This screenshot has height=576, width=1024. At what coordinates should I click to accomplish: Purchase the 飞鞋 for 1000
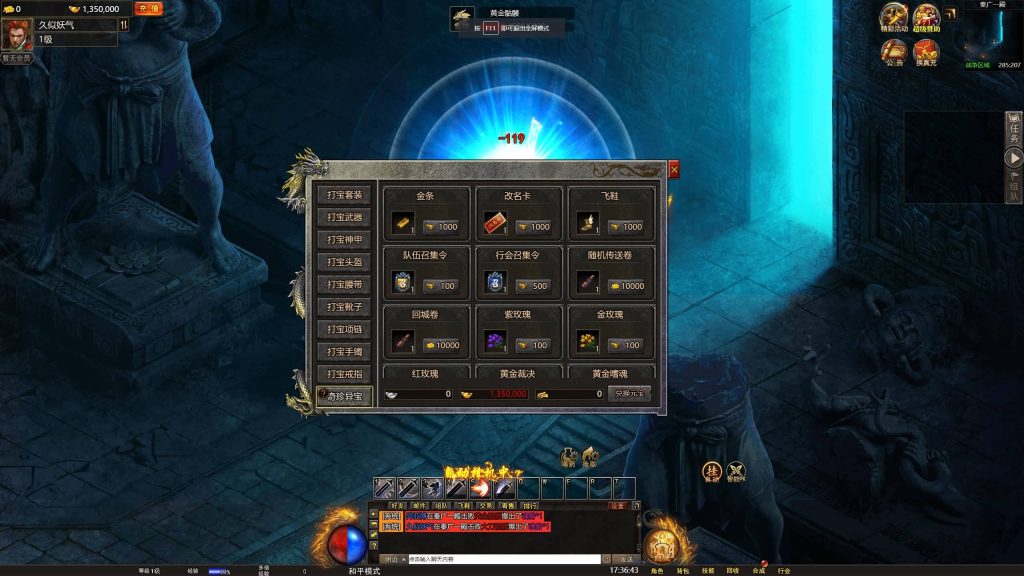pyautogui.click(x=626, y=227)
